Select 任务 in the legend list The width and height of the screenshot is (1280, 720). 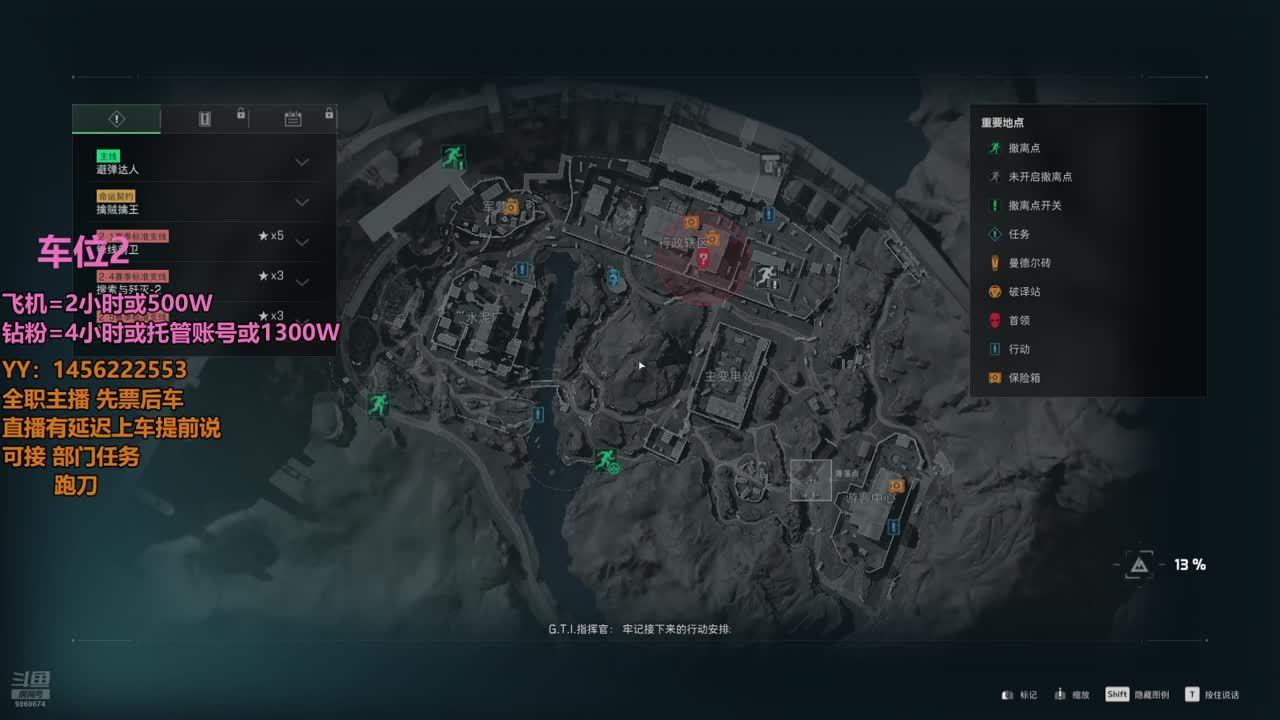click(1018, 235)
